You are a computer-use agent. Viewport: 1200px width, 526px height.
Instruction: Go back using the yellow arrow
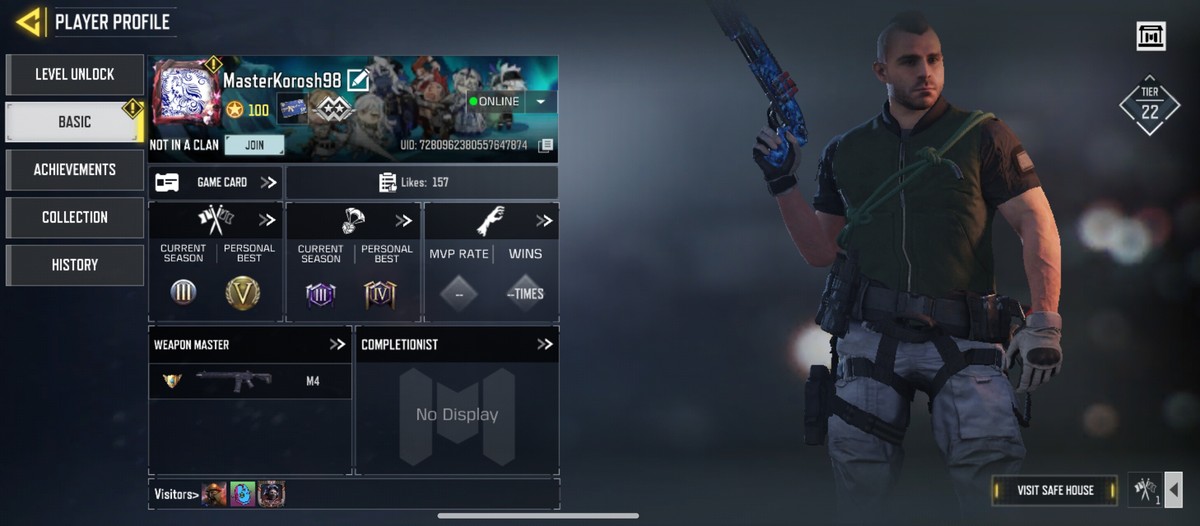point(29,21)
